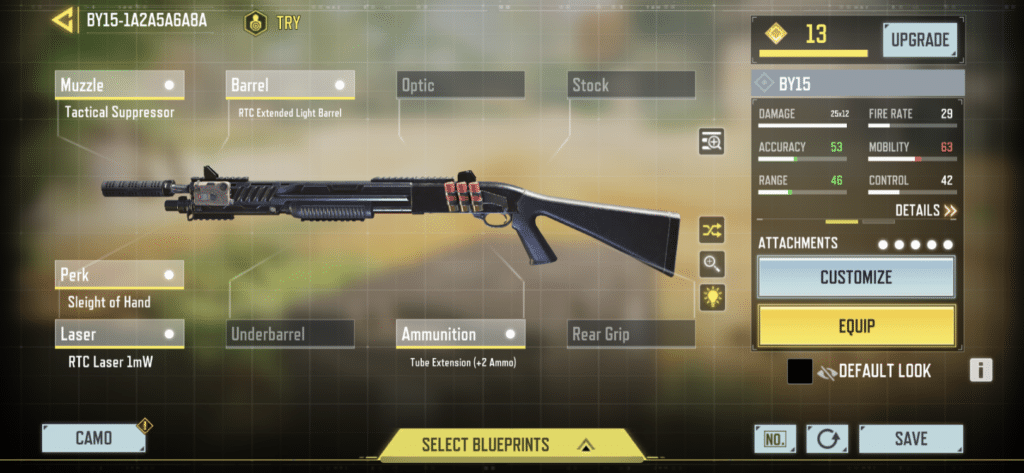Select the Perk slot
The width and height of the screenshot is (1024, 473).
pyautogui.click(x=119, y=273)
